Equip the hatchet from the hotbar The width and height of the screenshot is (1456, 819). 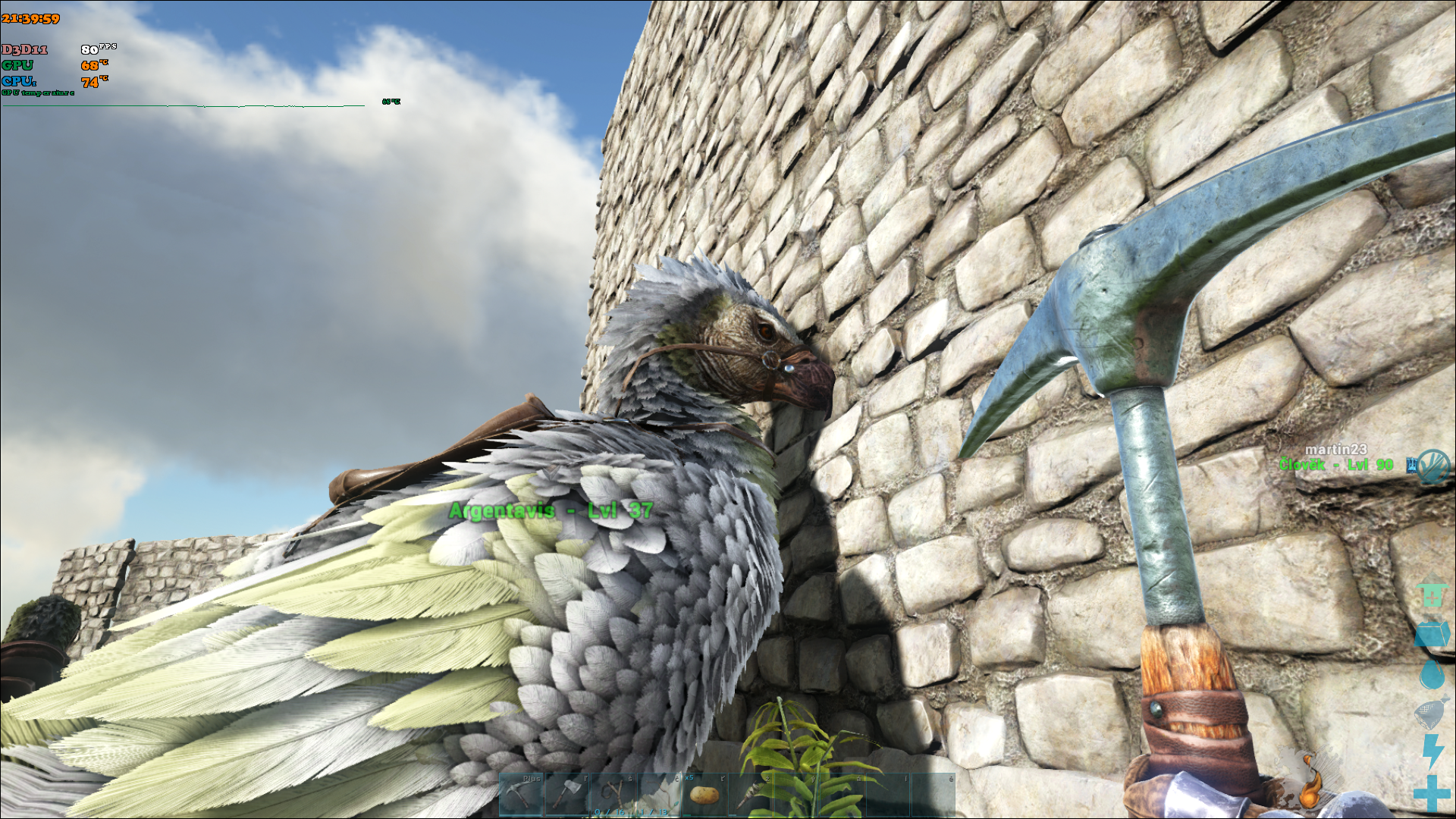click(x=566, y=795)
